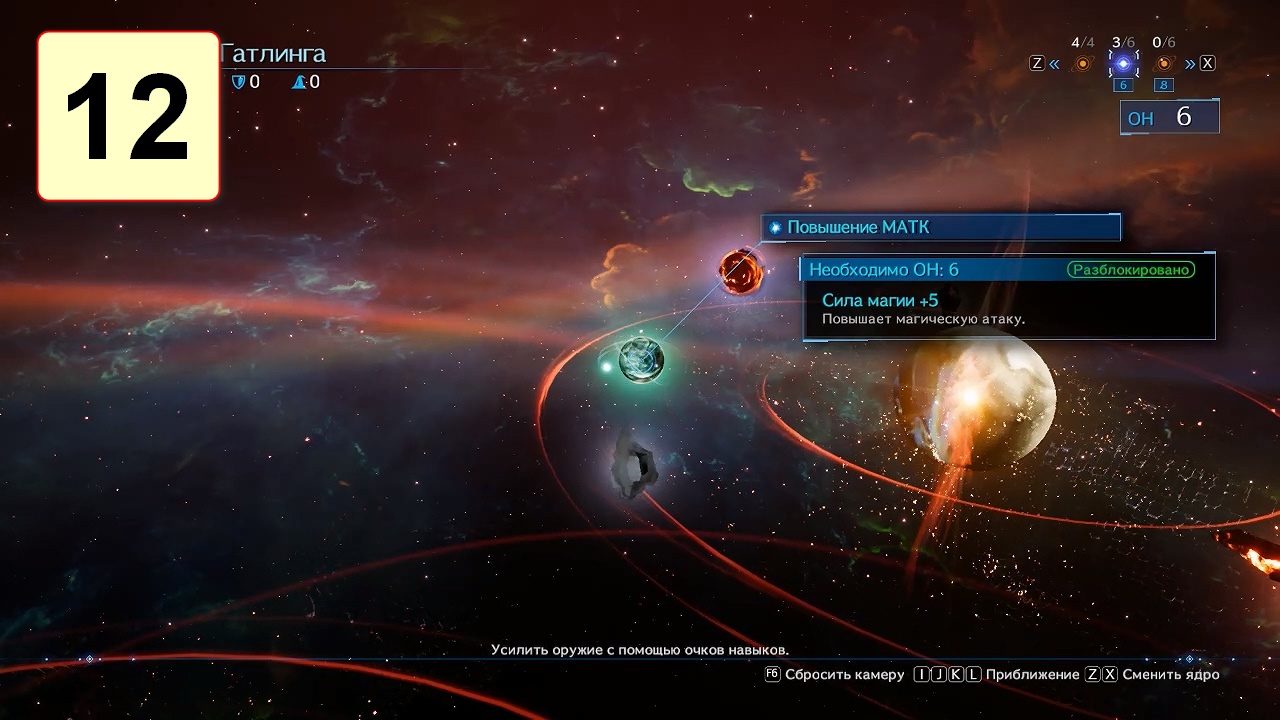Switch to the completed 4/4 core

[x=1082, y=64]
